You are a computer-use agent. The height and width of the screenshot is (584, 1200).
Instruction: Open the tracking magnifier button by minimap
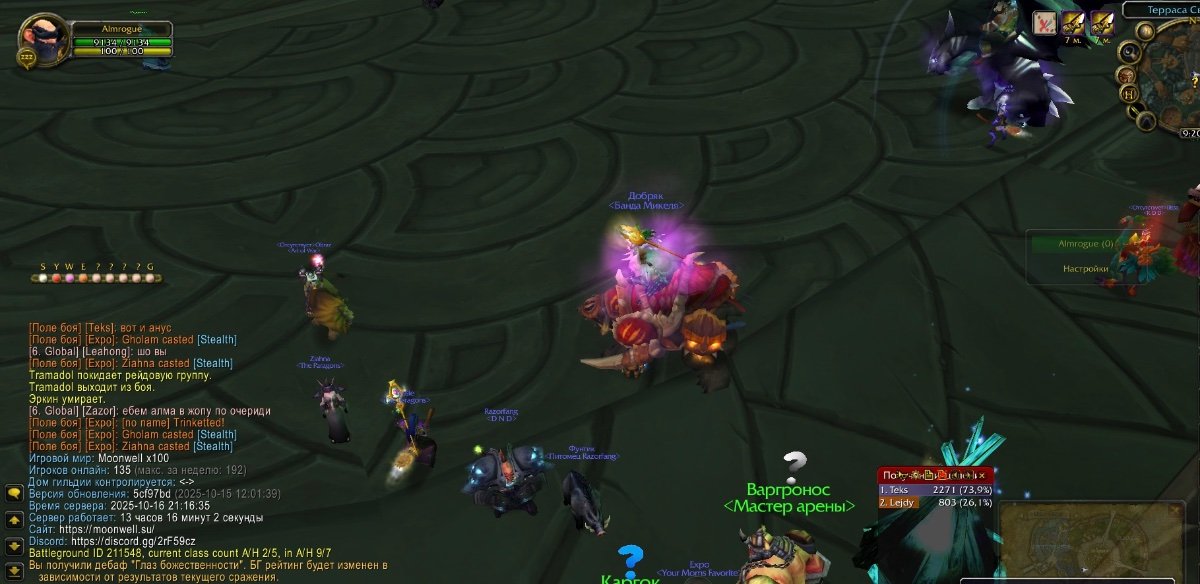pyautogui.click(x=1130, y=54)
